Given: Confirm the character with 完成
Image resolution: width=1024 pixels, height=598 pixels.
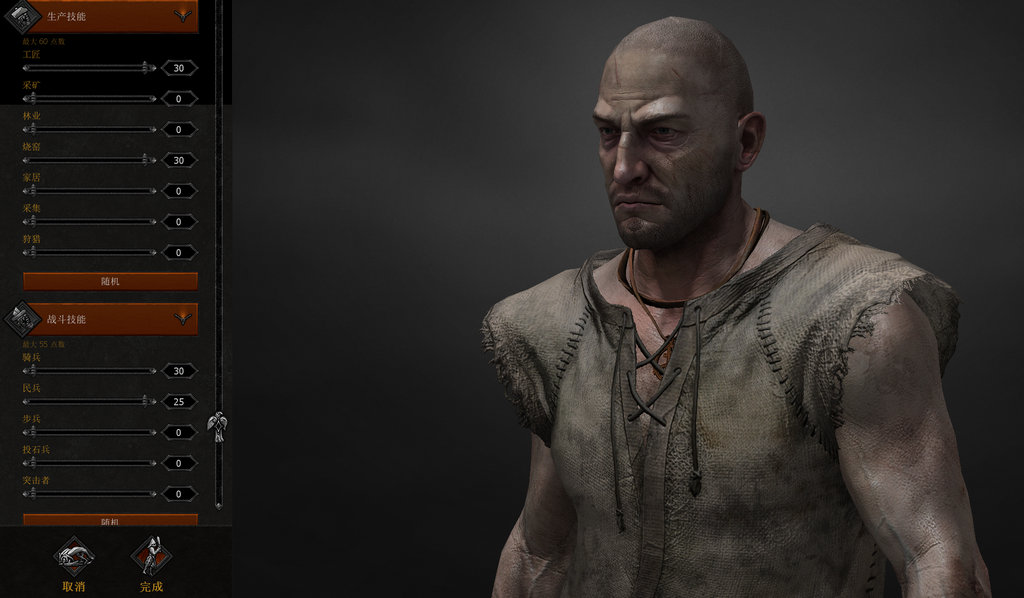Looking at the screenshot, I should coord(151,563).
